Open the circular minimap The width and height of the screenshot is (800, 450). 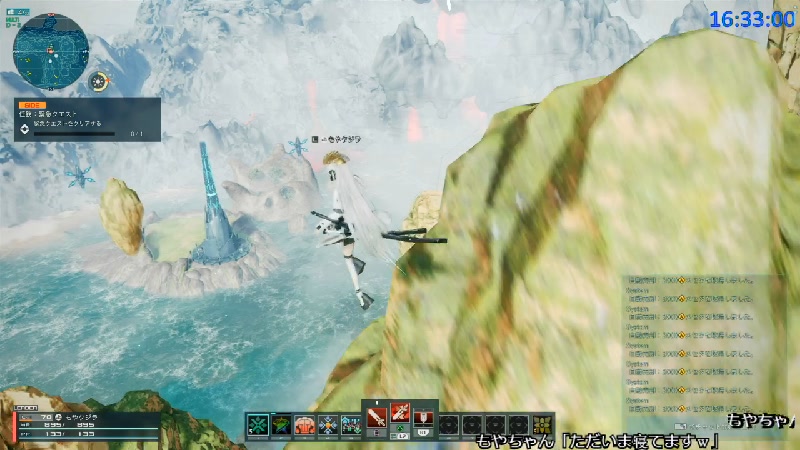point(50,48)
